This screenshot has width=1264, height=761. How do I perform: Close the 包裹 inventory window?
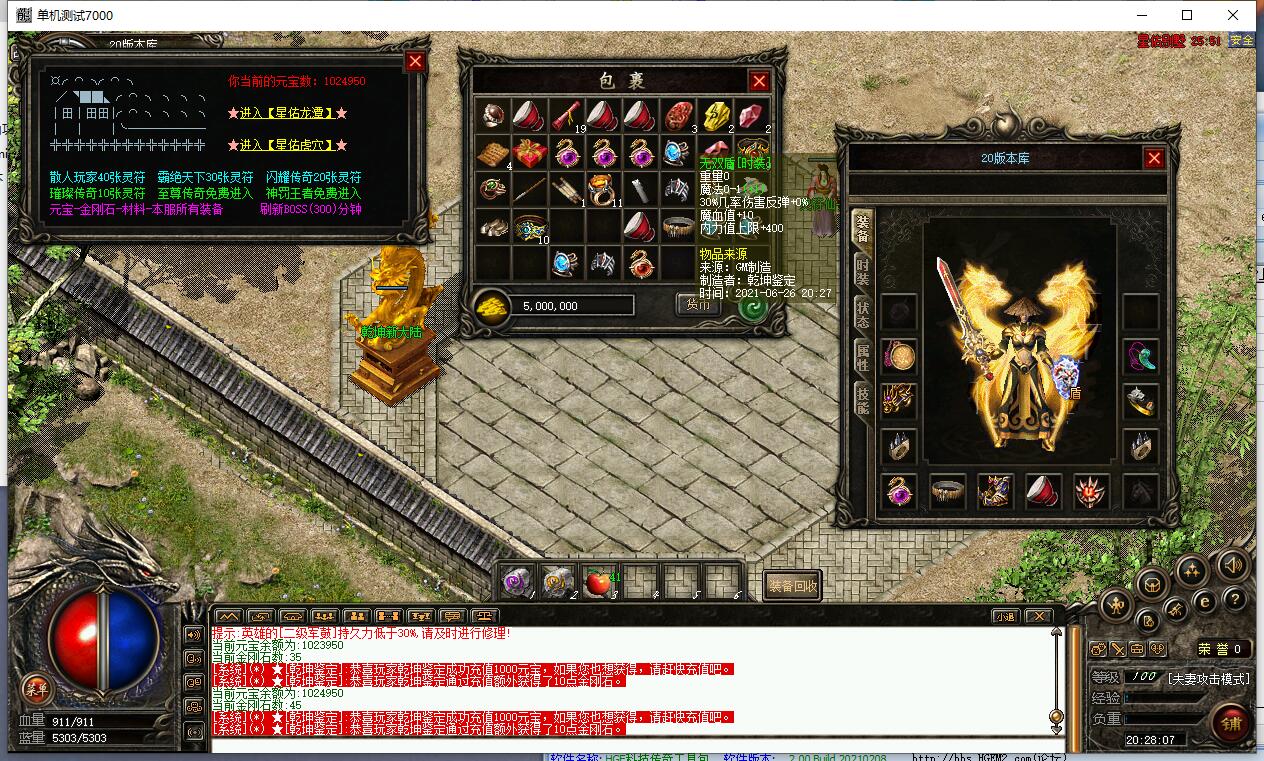coord(759,81)
